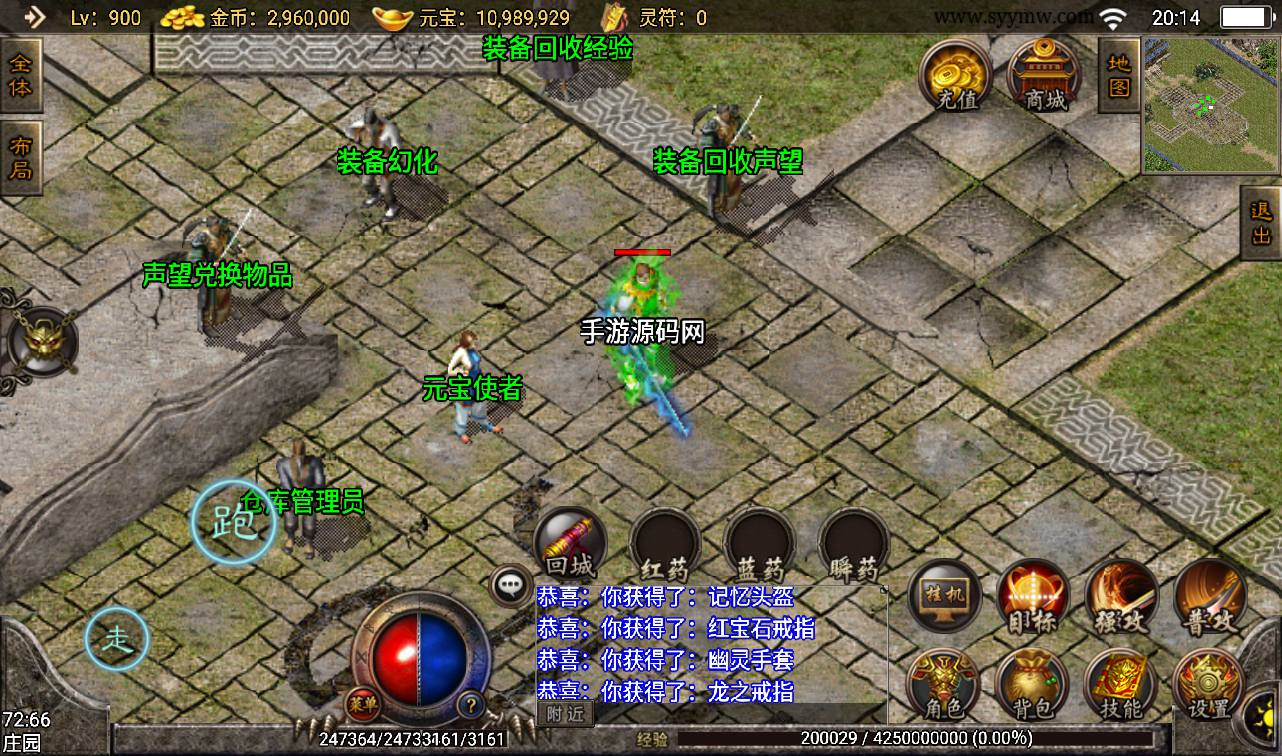Open the 商城 mall
Screen dimensions: 1282x756
point(1045,75)
